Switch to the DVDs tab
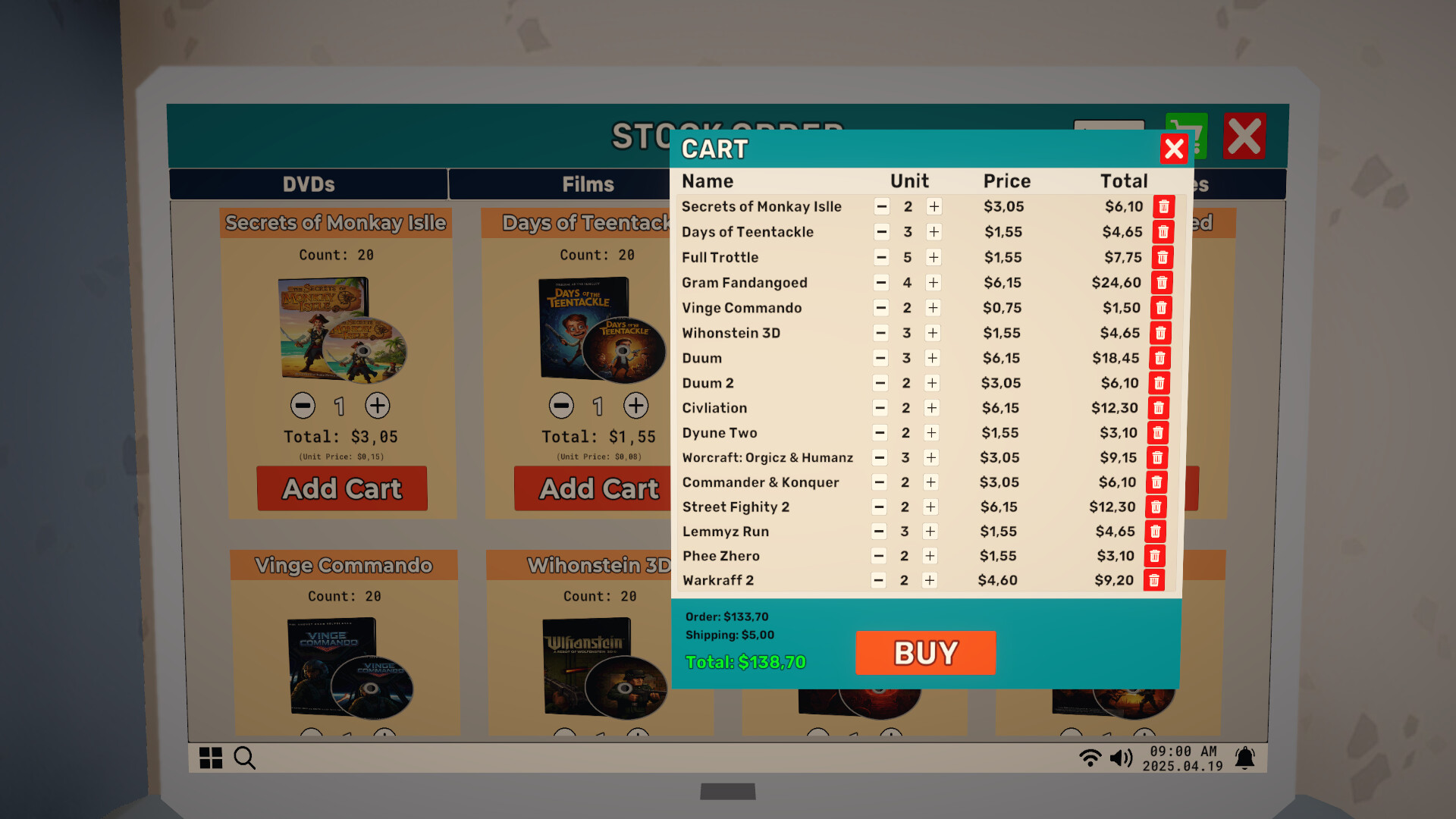The width and height of the screenshot is (1456, 819). coord(307,184)
